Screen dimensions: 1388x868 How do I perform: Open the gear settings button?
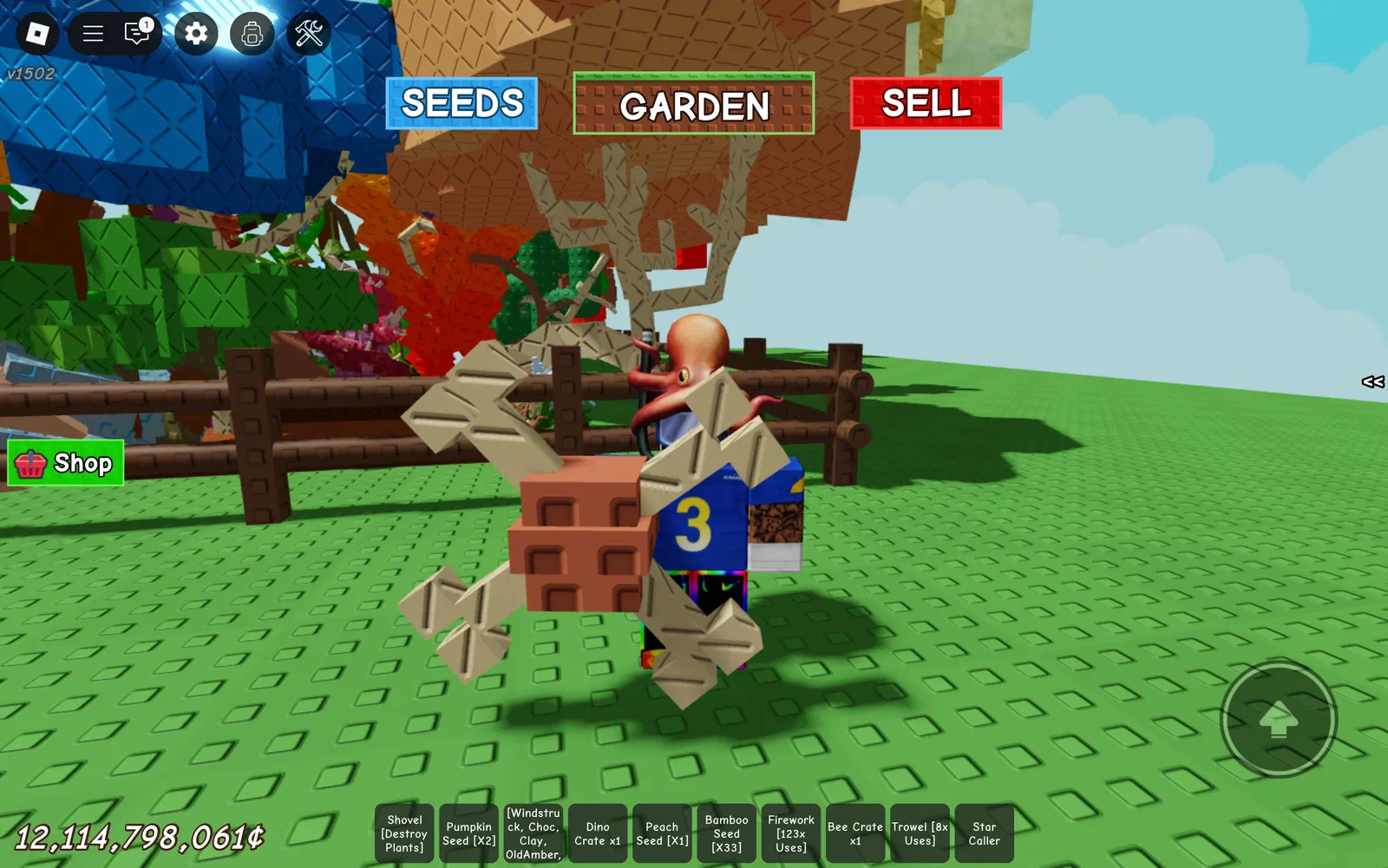pos(196,34)
